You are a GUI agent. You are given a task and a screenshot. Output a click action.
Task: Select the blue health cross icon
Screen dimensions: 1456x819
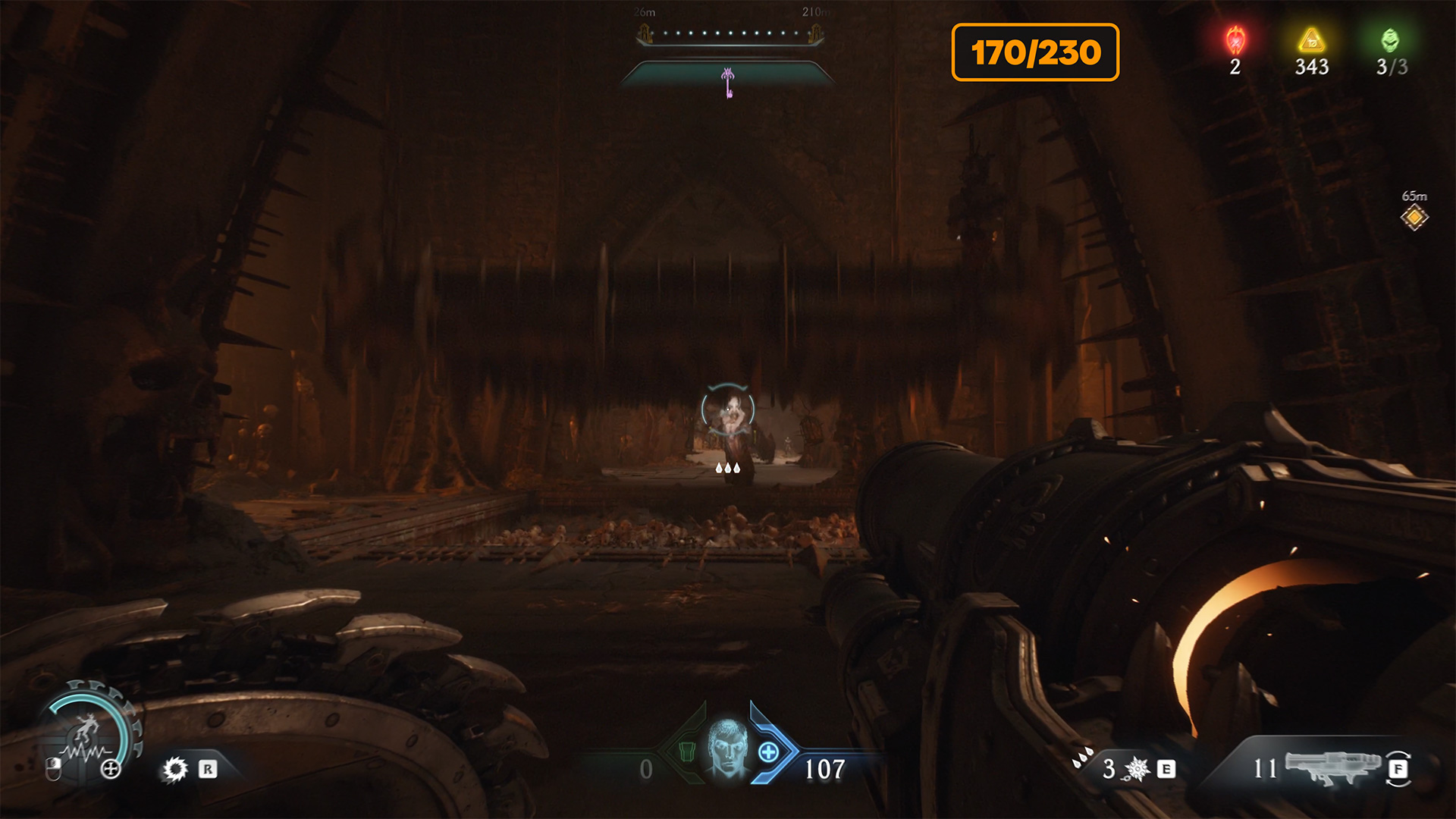pos(768,752)
